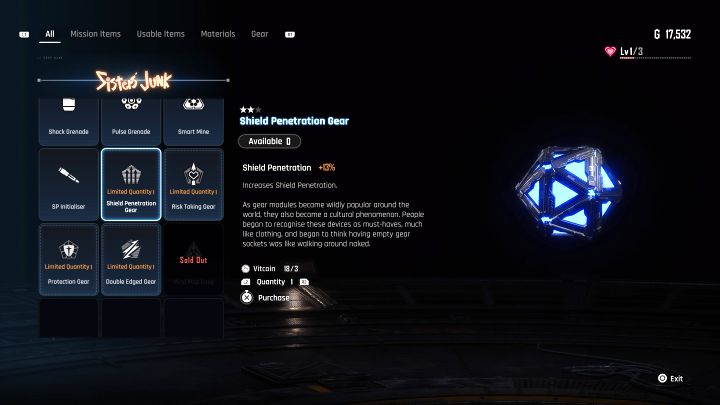The height and width of the screenshot is (405, 720).
Task: Switch to the Gear tab
Action: 259,34
